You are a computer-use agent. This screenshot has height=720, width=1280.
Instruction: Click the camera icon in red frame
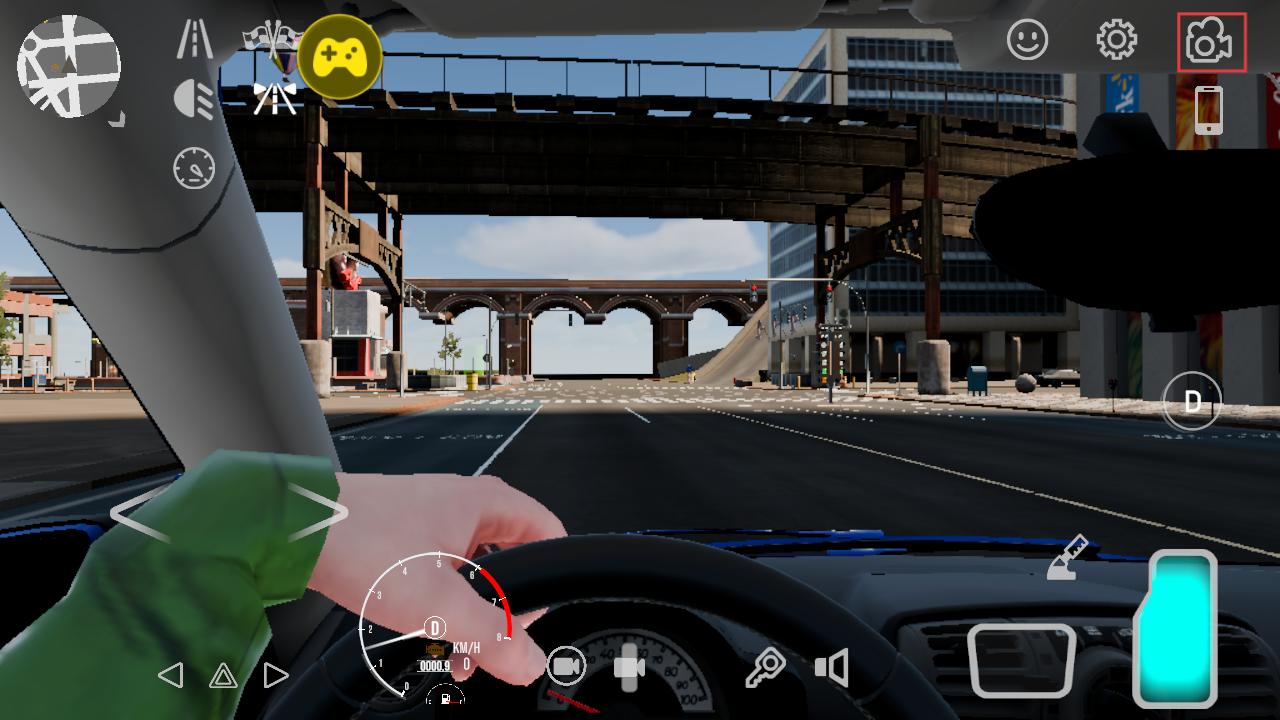(1211, 42)
